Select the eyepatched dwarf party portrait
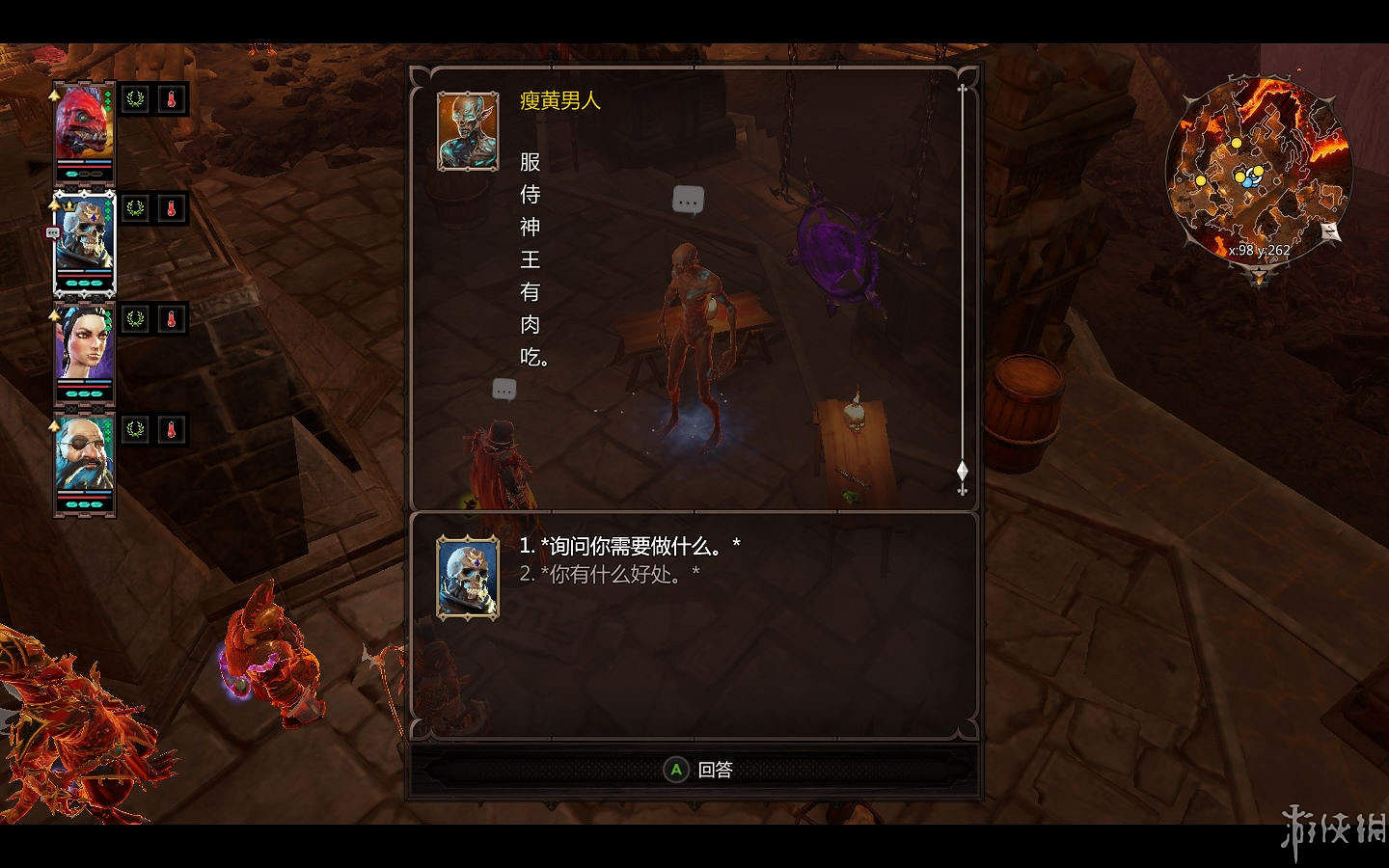 click(85, 451)
